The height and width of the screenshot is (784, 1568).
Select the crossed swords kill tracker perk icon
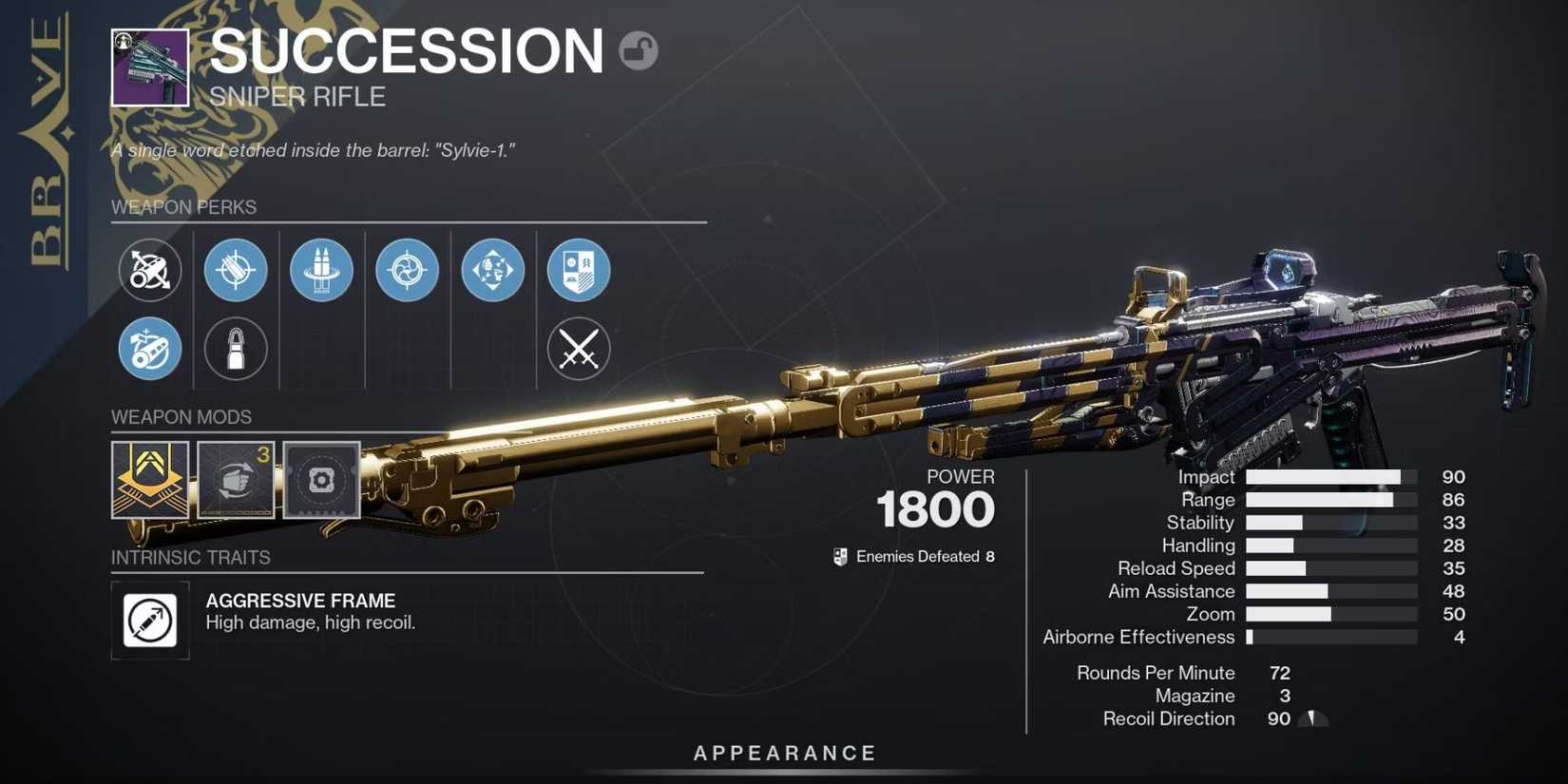point(578,349)
